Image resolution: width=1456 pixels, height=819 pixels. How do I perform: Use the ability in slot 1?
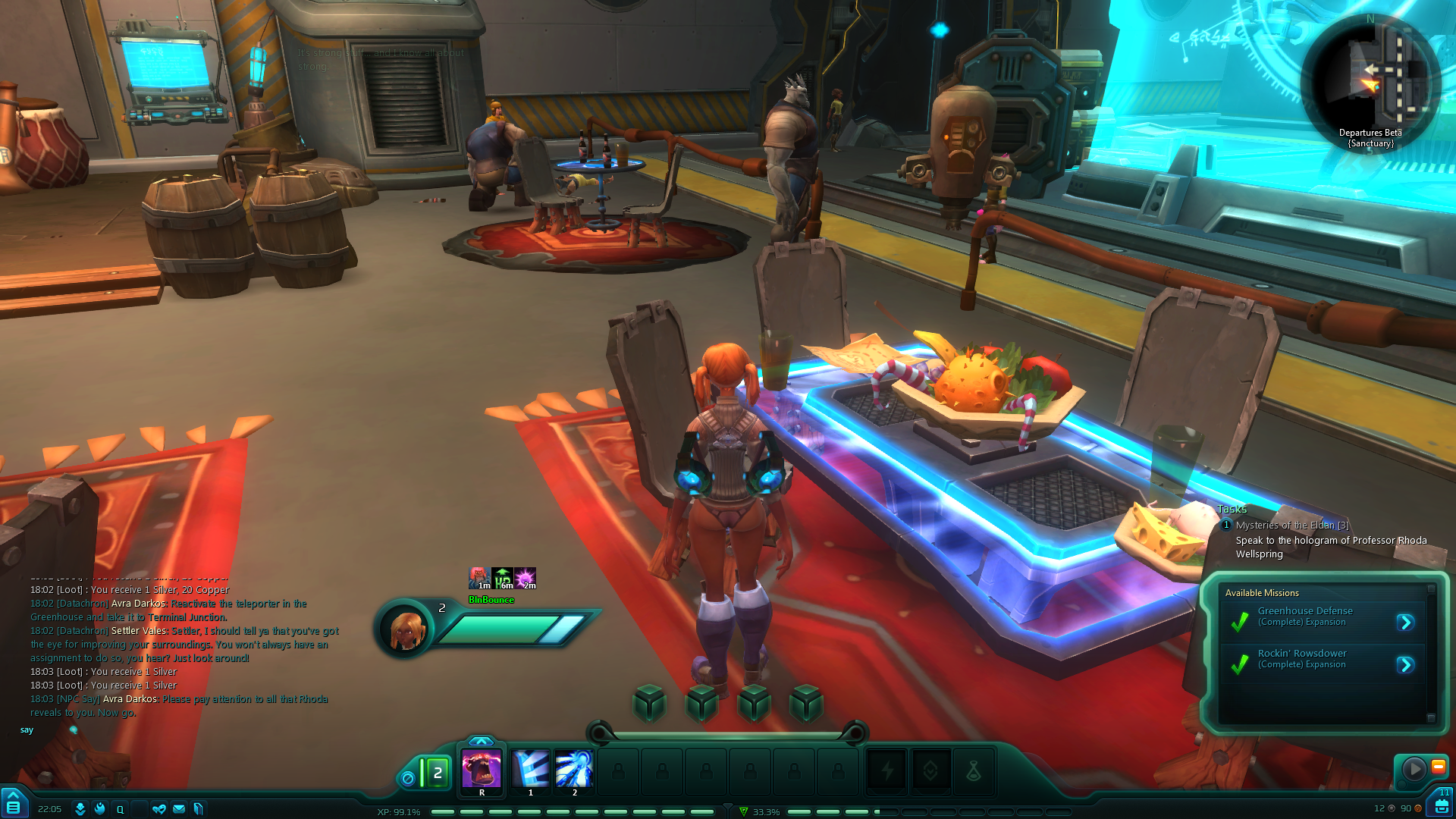(x=531, y=770)
